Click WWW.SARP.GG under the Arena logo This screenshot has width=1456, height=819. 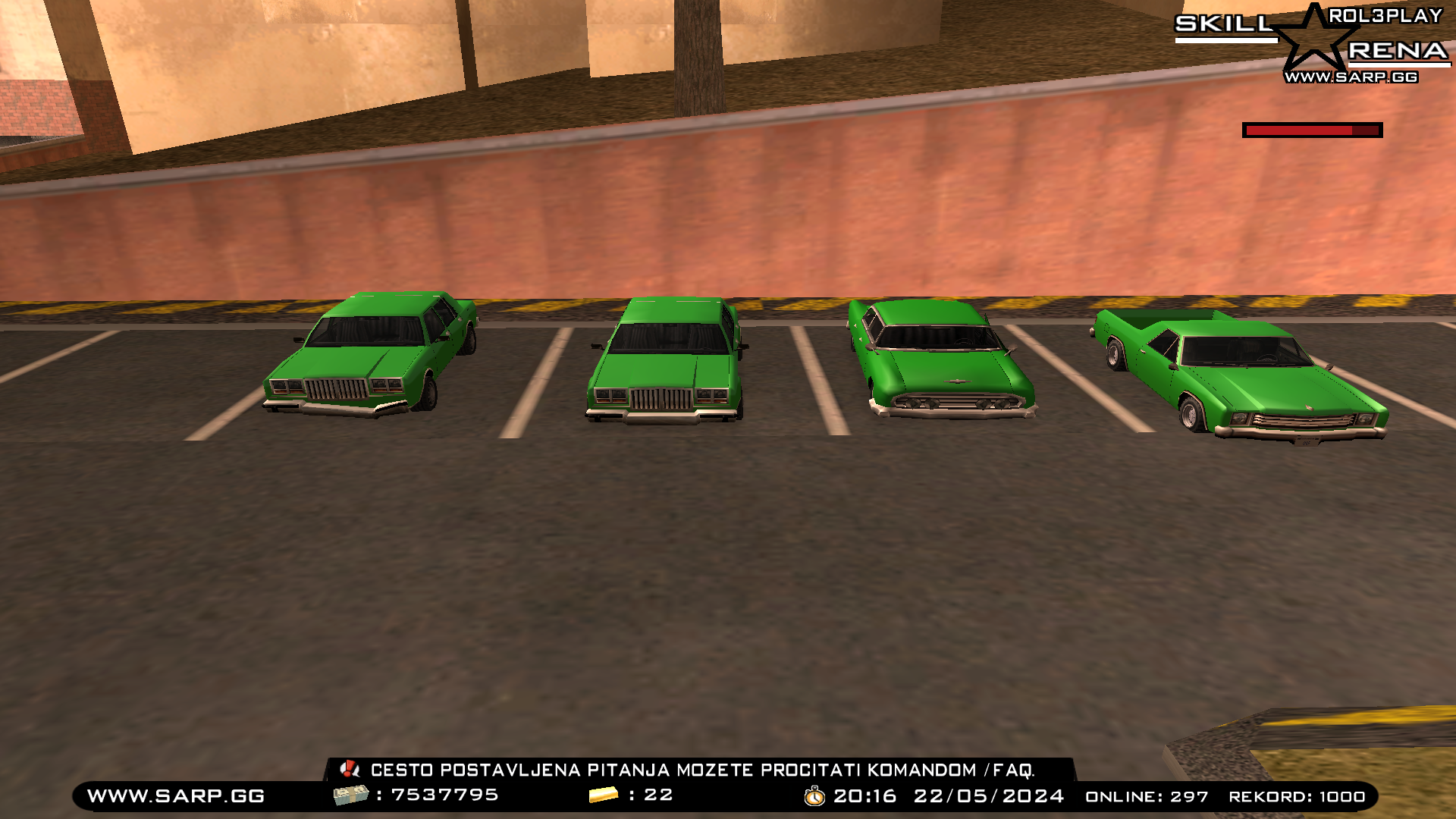tap(1352, 77)
